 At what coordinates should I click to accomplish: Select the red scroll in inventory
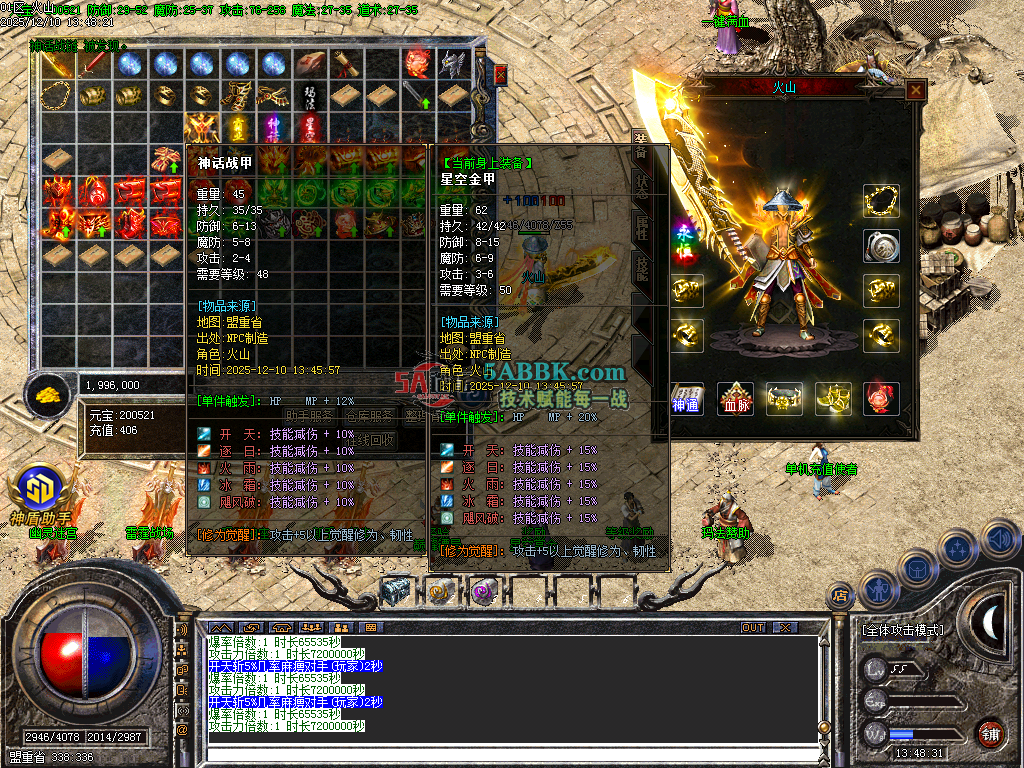tap(346, 64)
